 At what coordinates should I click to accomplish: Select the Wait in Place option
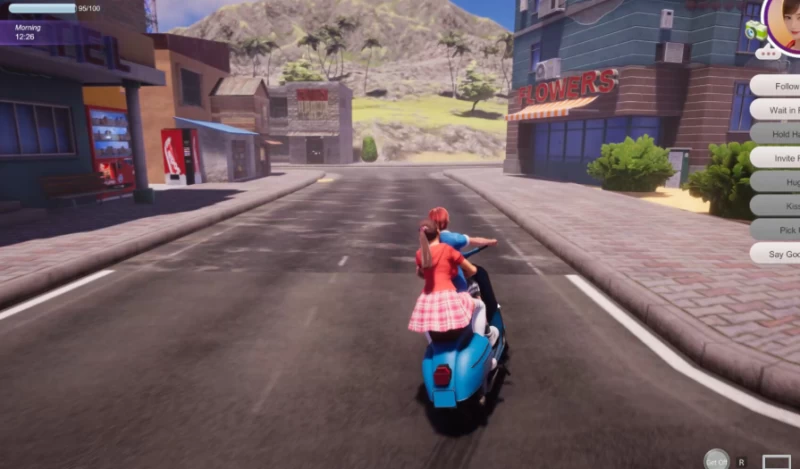coord(777,110)
